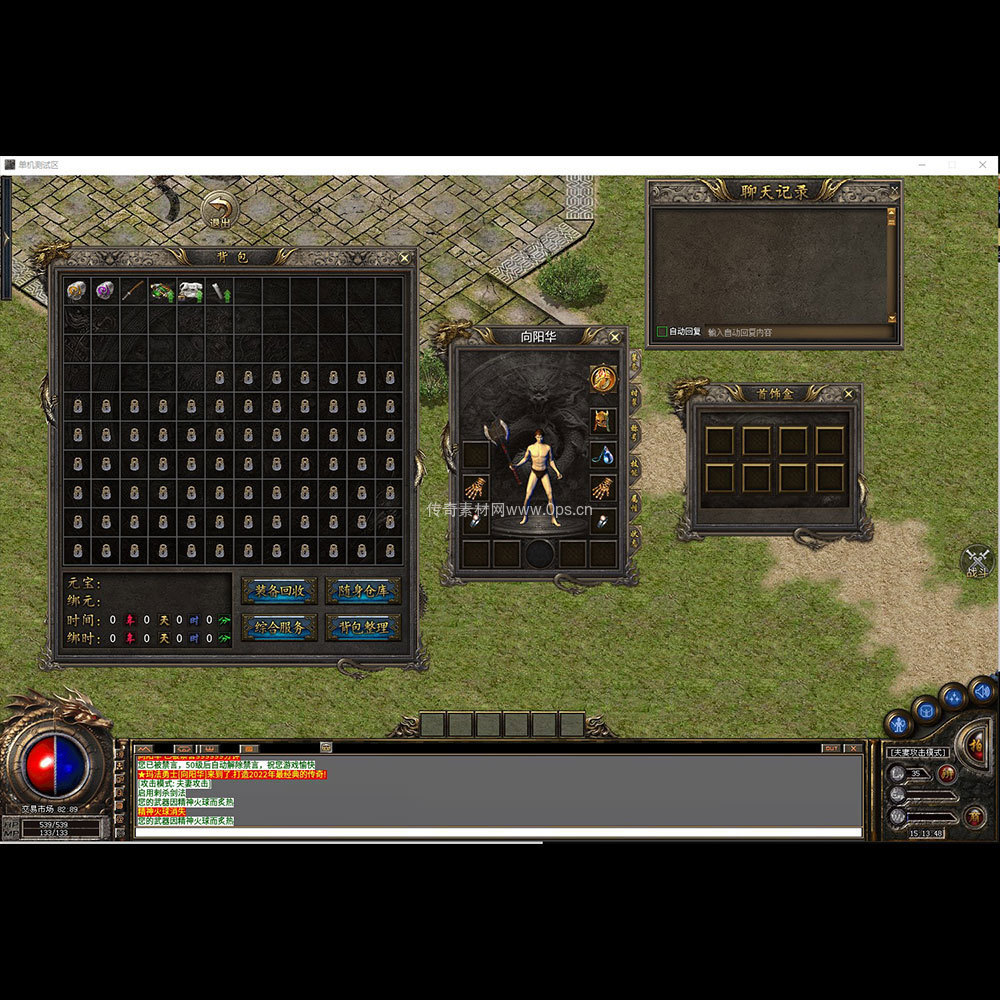This screenshot has height=1000, width=1000.
Task: Close the 首饰盒 jewelry box window
Action: pyautogui.click(x=848, y=394)
